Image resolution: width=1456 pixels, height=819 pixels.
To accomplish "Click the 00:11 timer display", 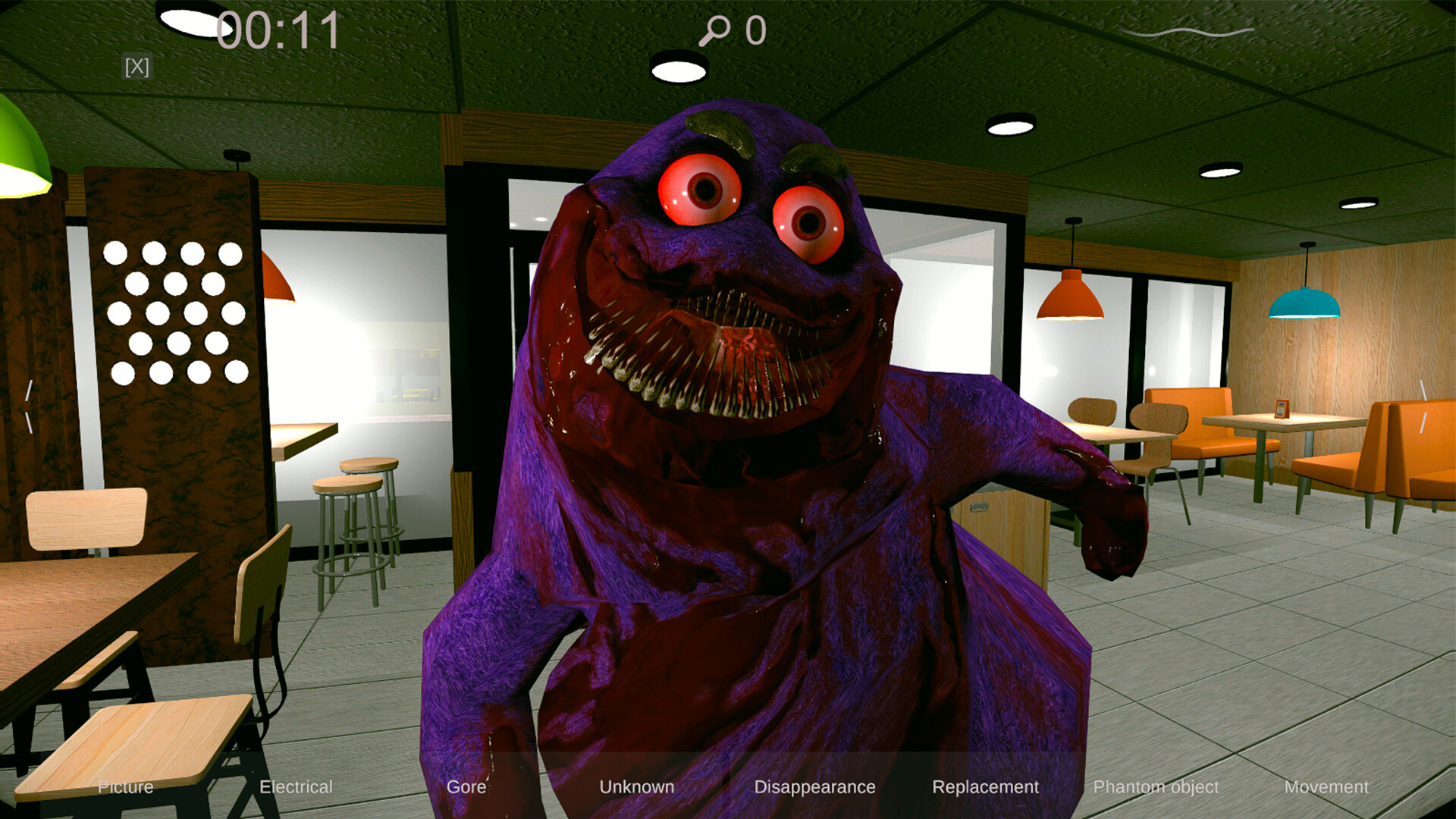I will (277, 30).
